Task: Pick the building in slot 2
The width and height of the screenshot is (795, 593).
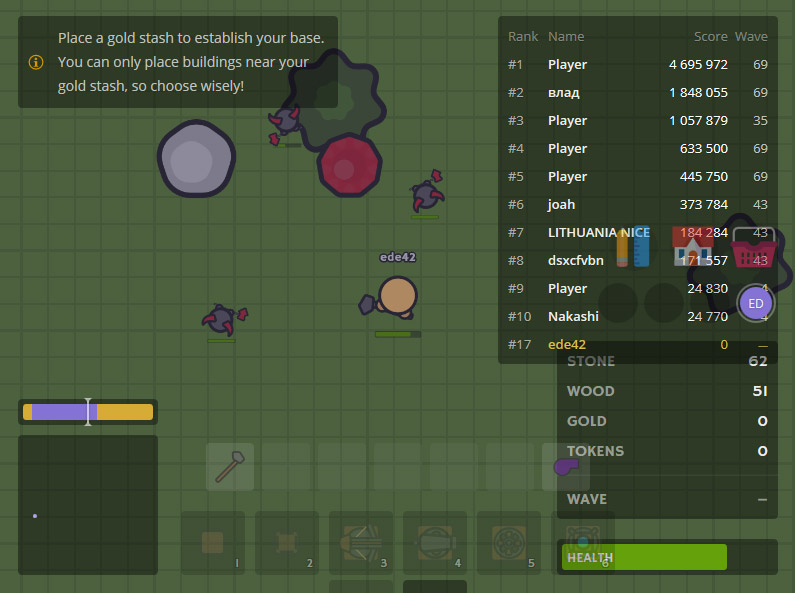Action: pos(287,542)
